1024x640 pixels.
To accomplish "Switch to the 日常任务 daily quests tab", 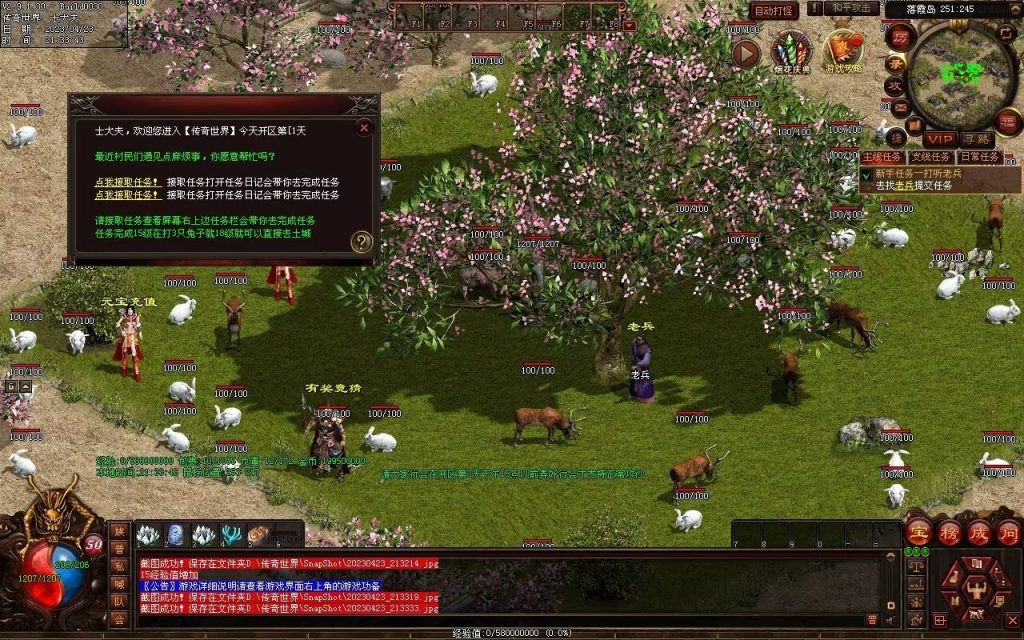I will point(980,157).
